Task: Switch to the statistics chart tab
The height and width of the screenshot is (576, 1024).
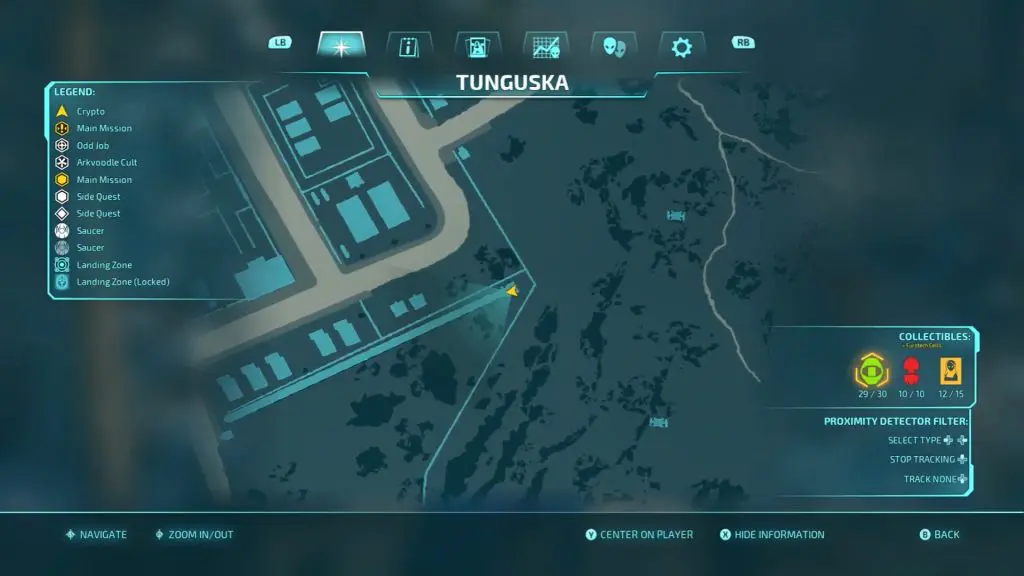Action: point(545,46)
